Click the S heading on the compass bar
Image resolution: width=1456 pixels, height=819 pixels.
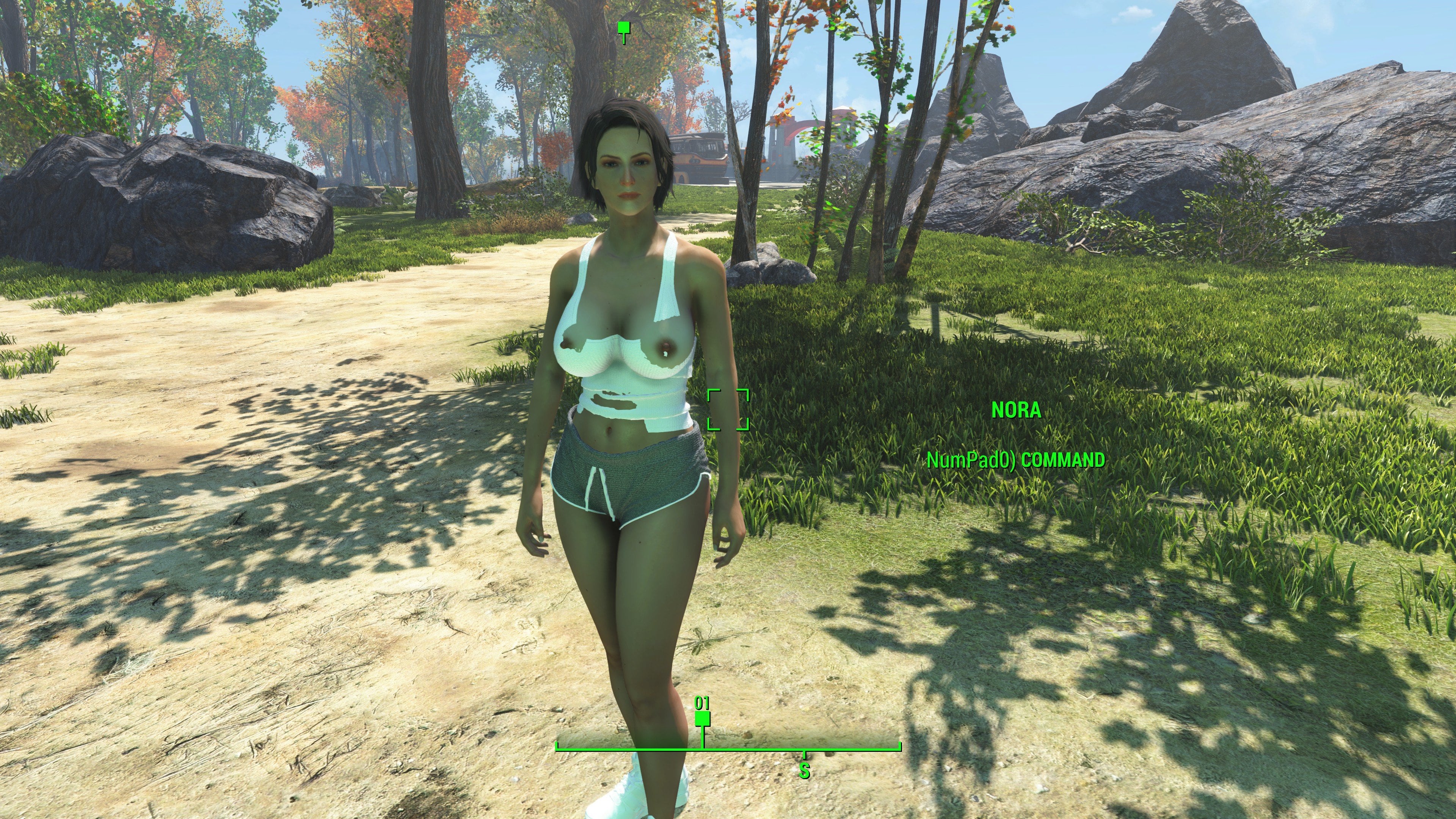[x=804, y=770]
